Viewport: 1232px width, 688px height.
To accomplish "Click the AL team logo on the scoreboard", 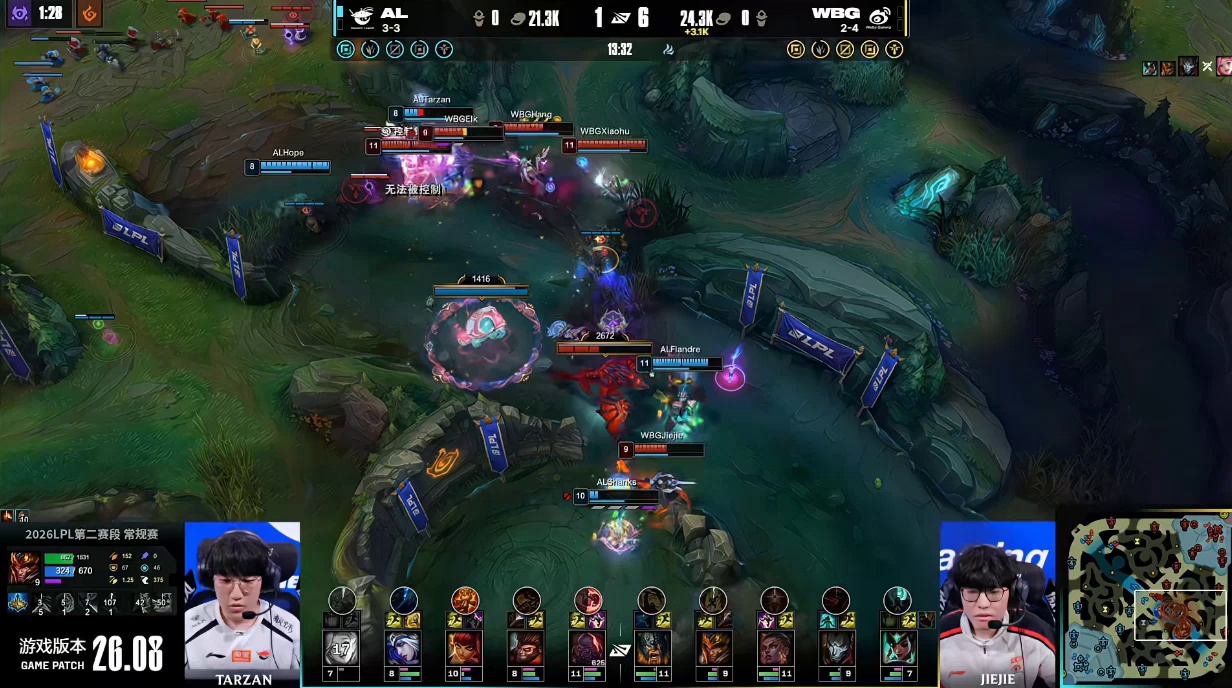I will (363, 17).
